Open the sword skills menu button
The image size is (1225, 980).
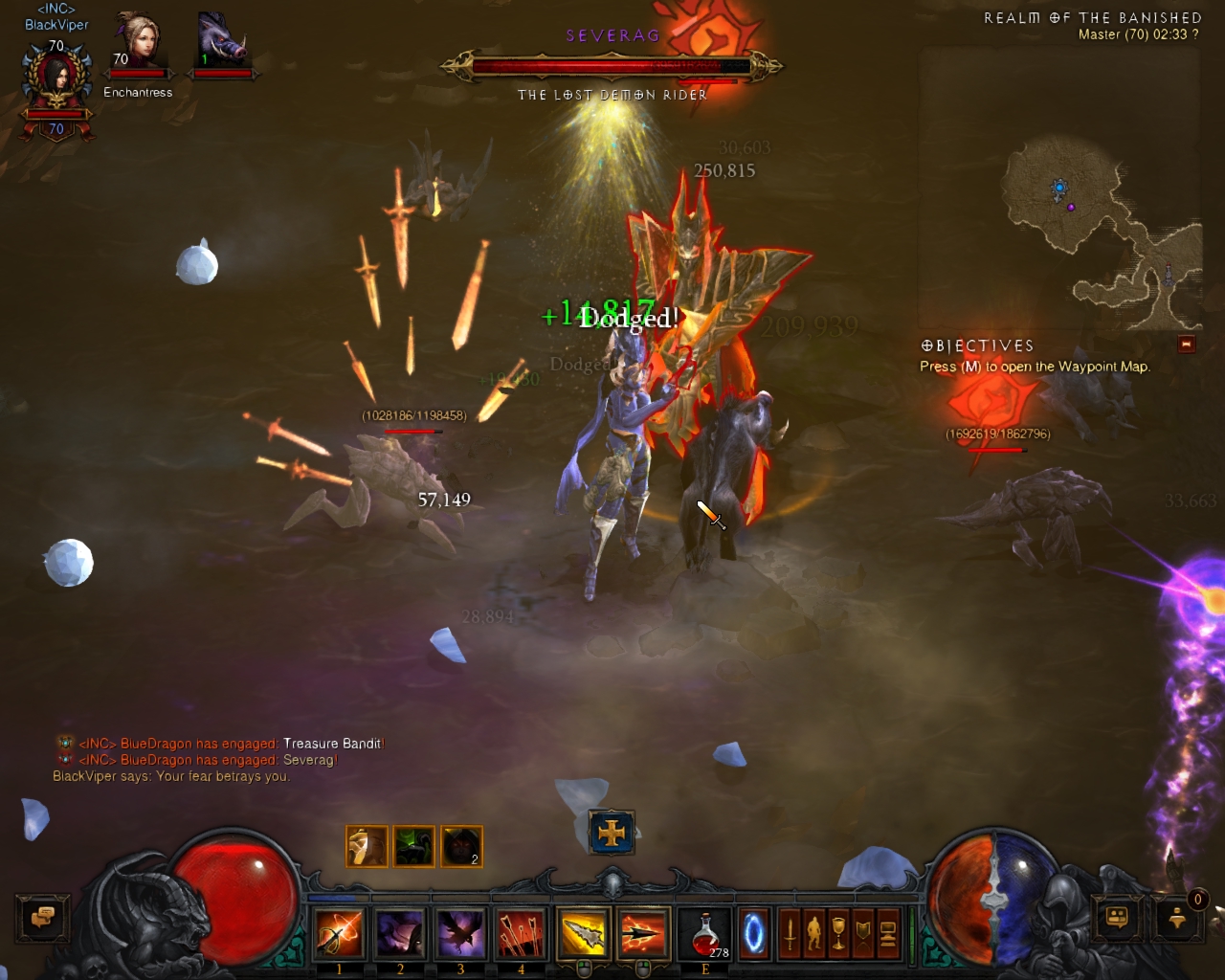click(790, 933)
